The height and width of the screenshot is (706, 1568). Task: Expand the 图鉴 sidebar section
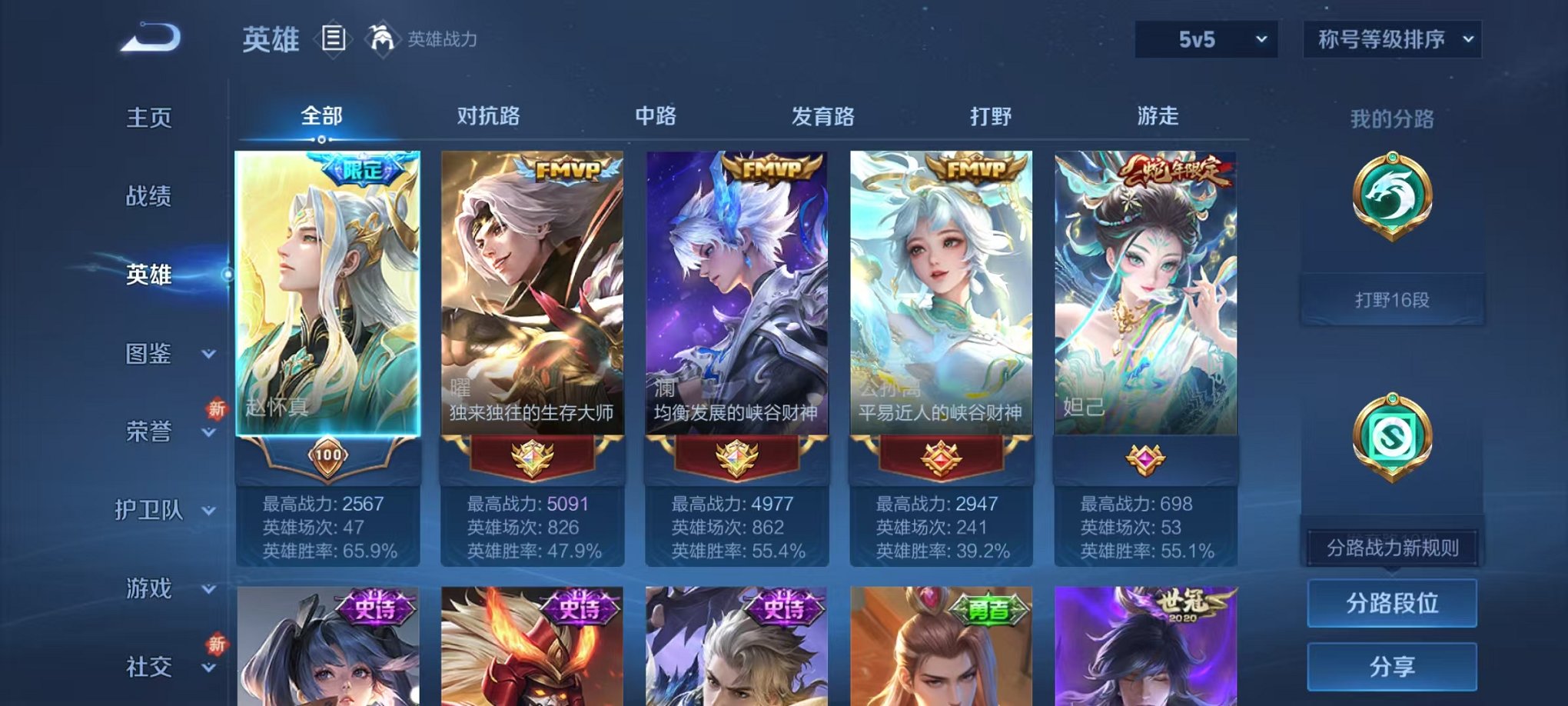pos(154,355)
